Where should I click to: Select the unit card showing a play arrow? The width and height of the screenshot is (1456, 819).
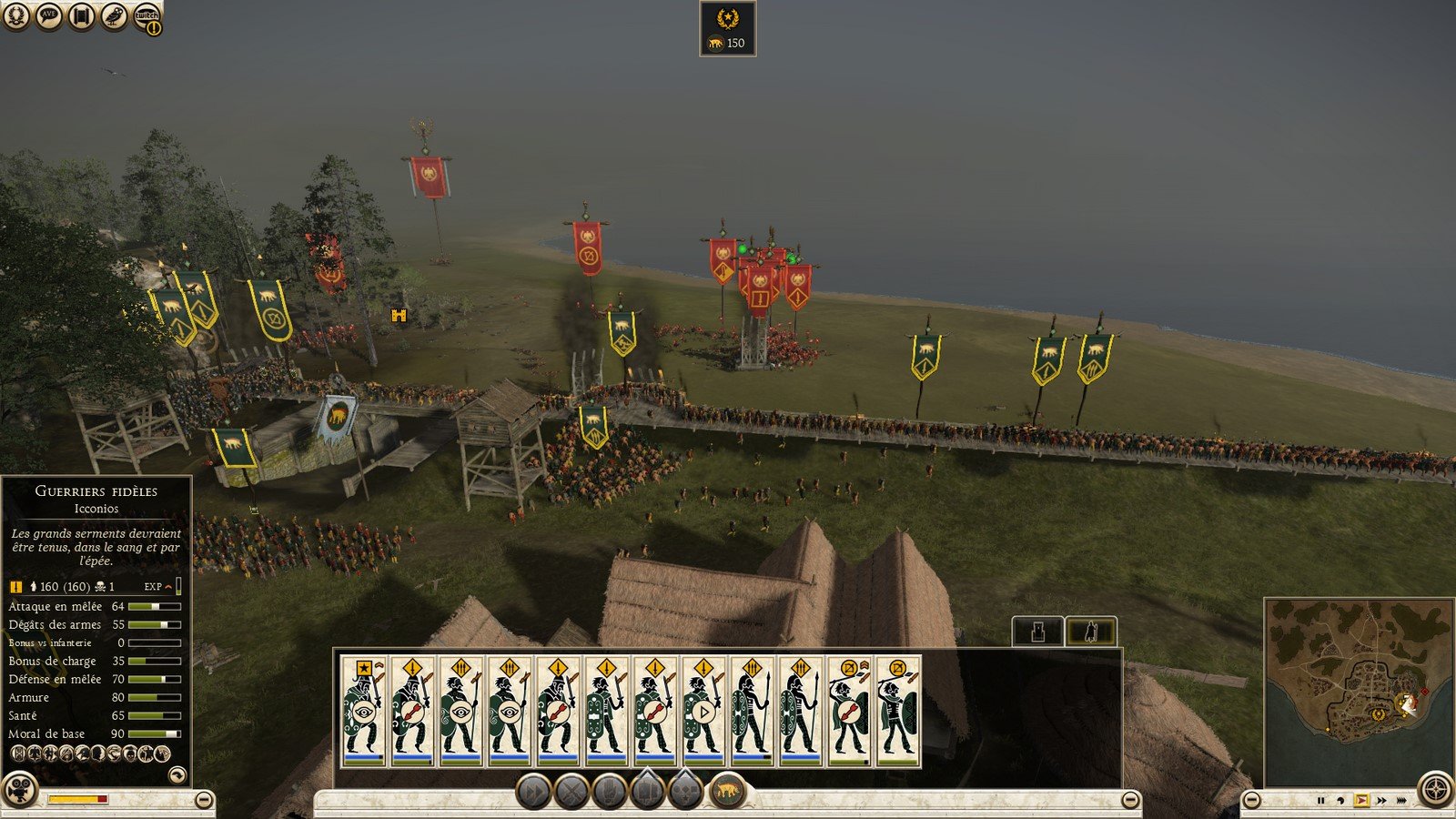click(704, 711)
